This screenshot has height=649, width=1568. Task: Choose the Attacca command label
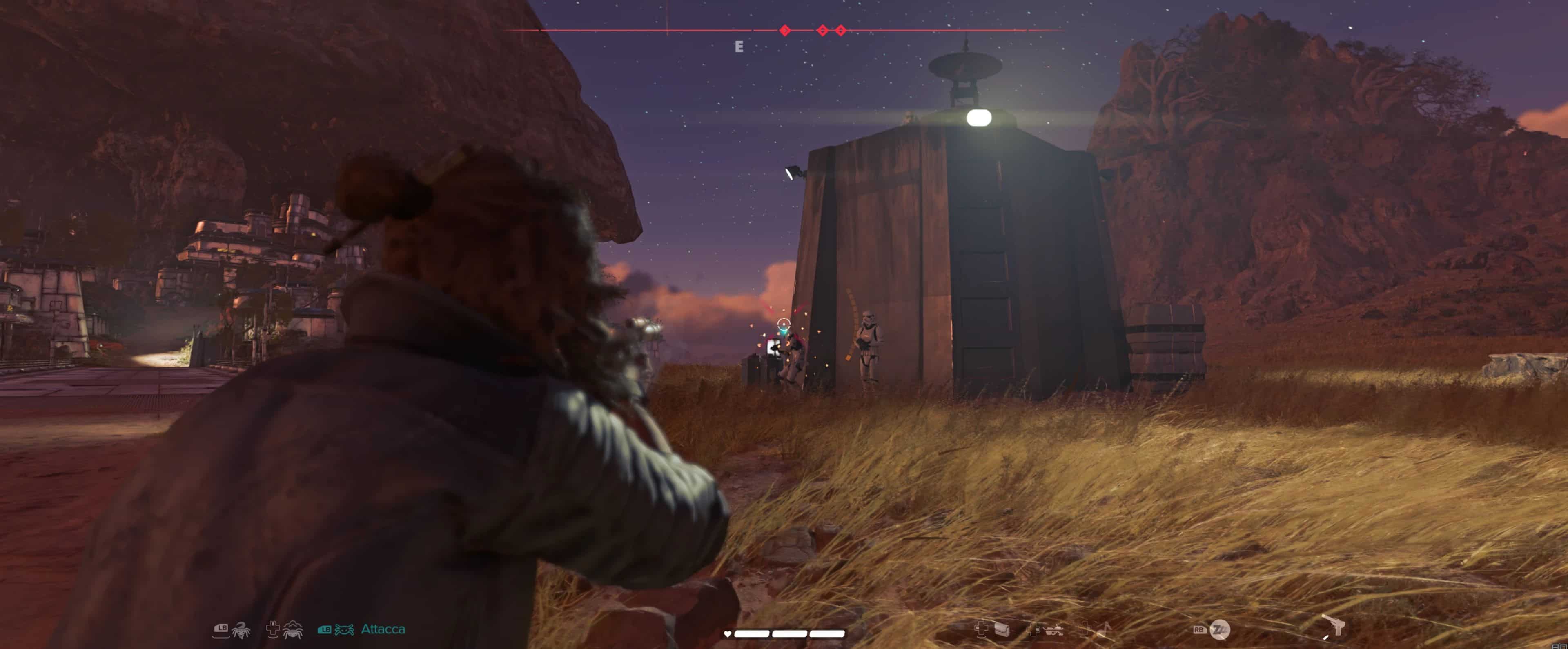pyautogui.click(x=383, y=629)
